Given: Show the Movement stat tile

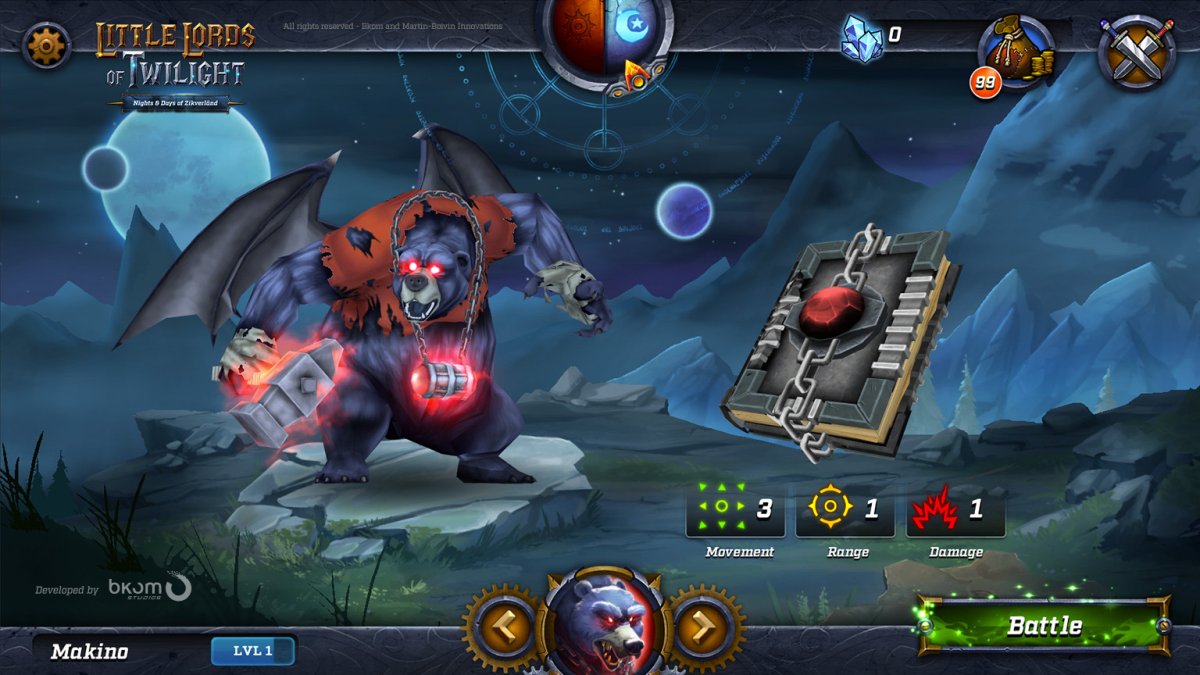Looking at the screenshot, I should (x=735, y=510).
